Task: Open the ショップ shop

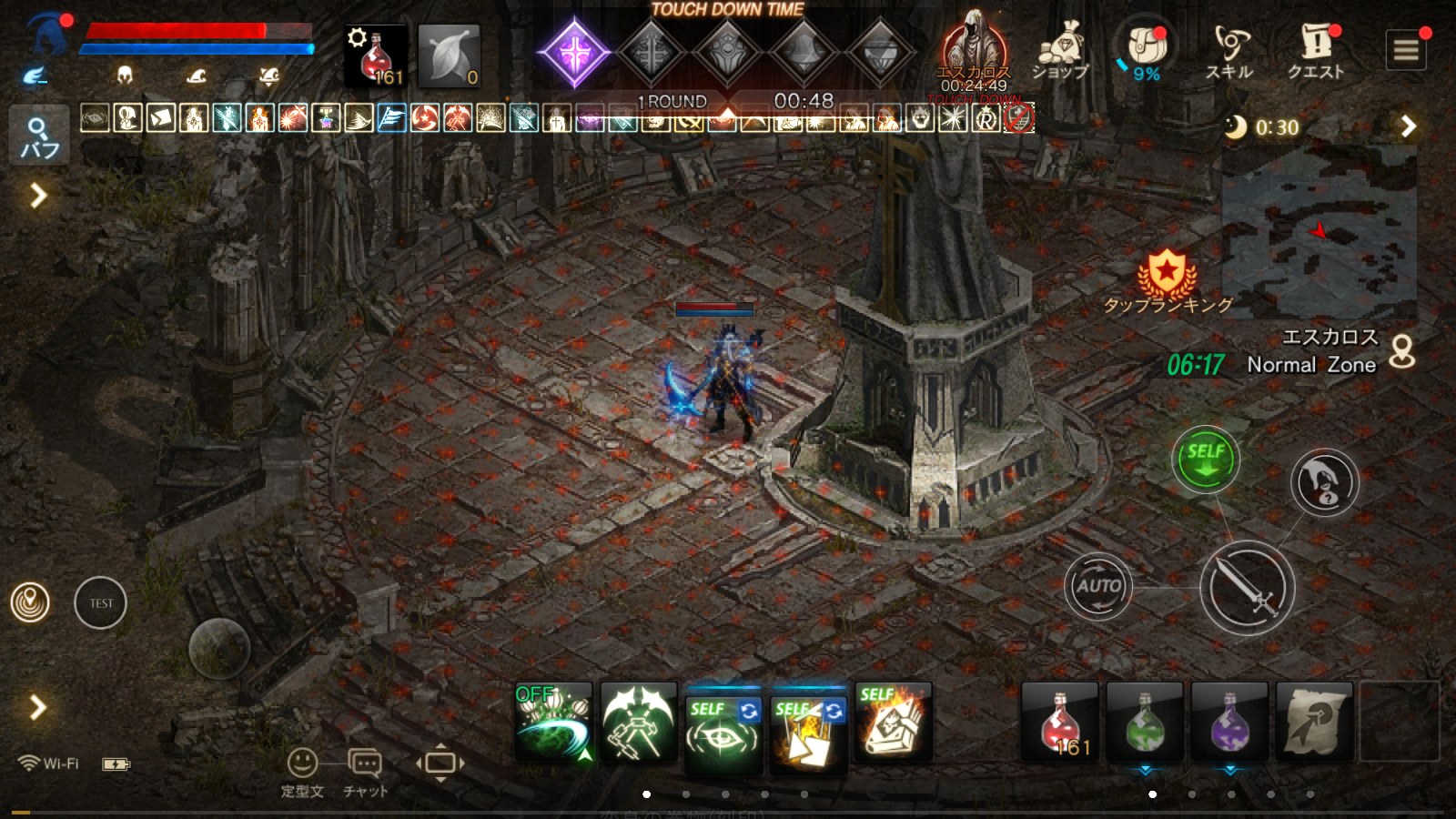Action: 1060,51
